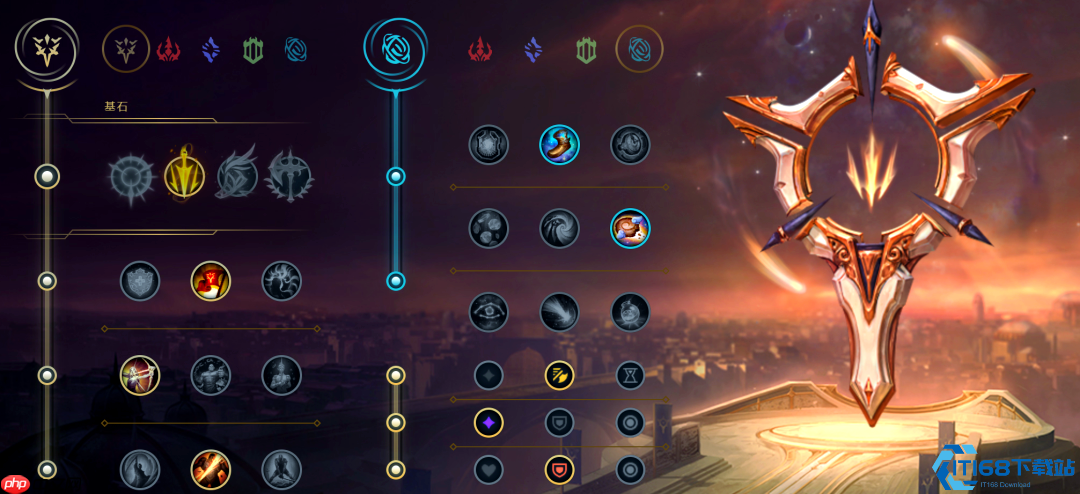Switch primary path to red Domination
This screenshot has width=1080, height=494.
coord(168,47)
